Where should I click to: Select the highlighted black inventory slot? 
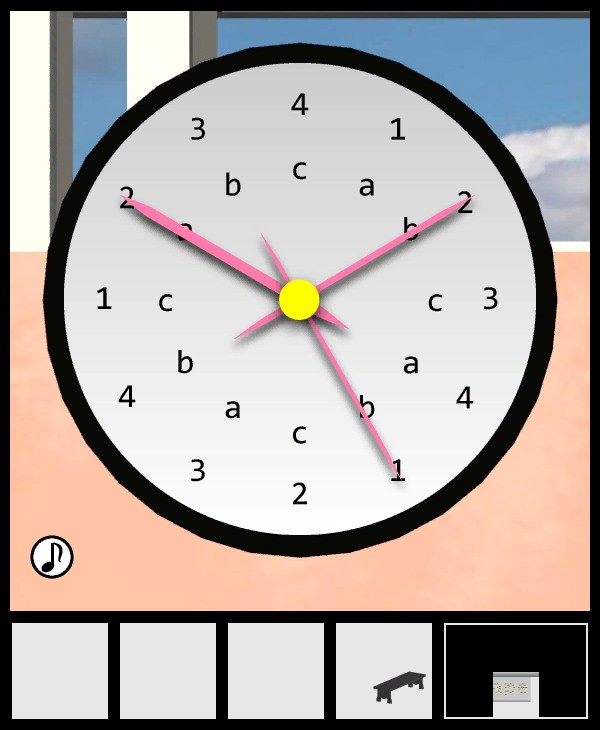[x=516, y=671]
